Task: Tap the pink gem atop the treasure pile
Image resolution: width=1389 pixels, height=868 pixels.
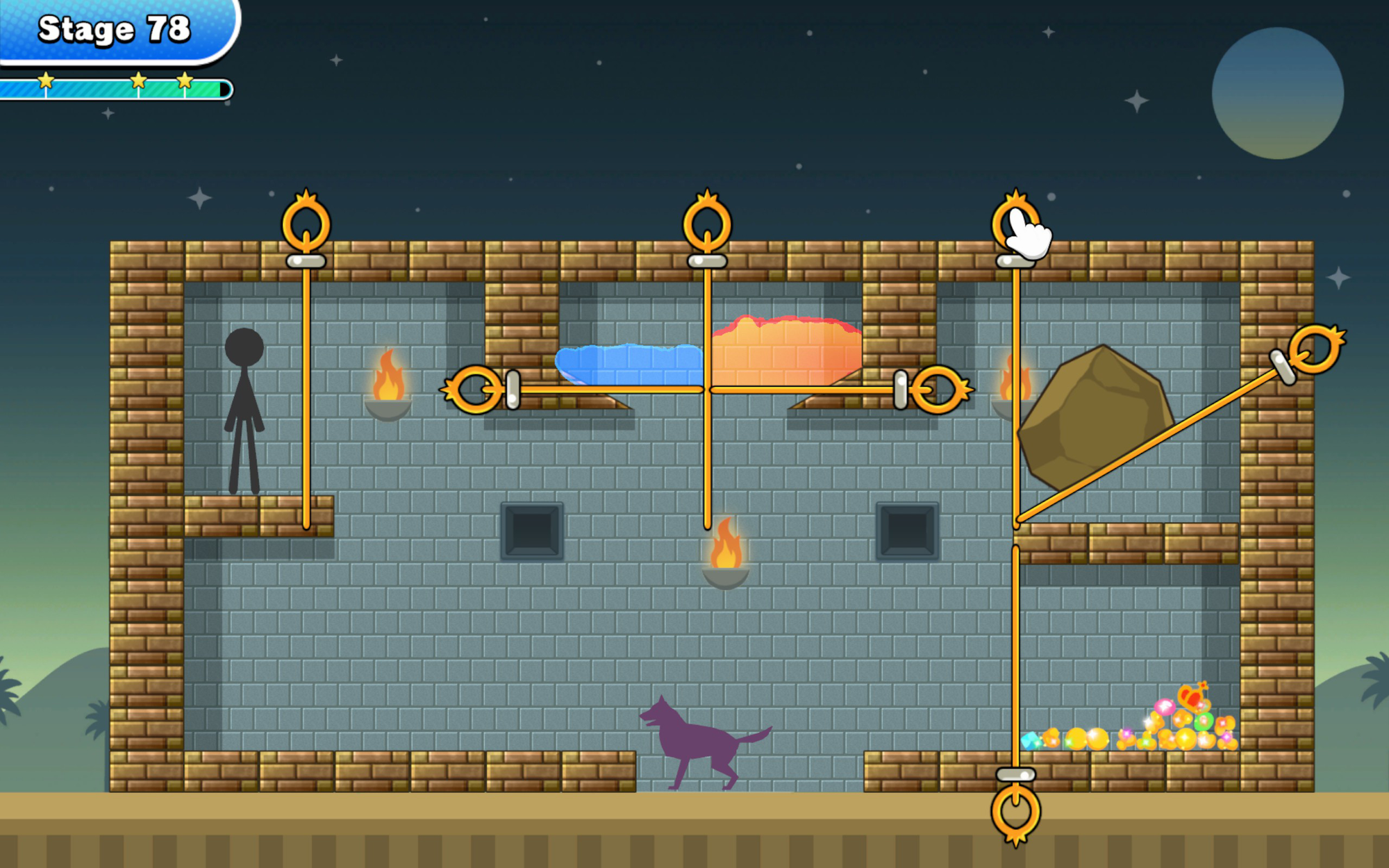Action: tap(1165, 708)
